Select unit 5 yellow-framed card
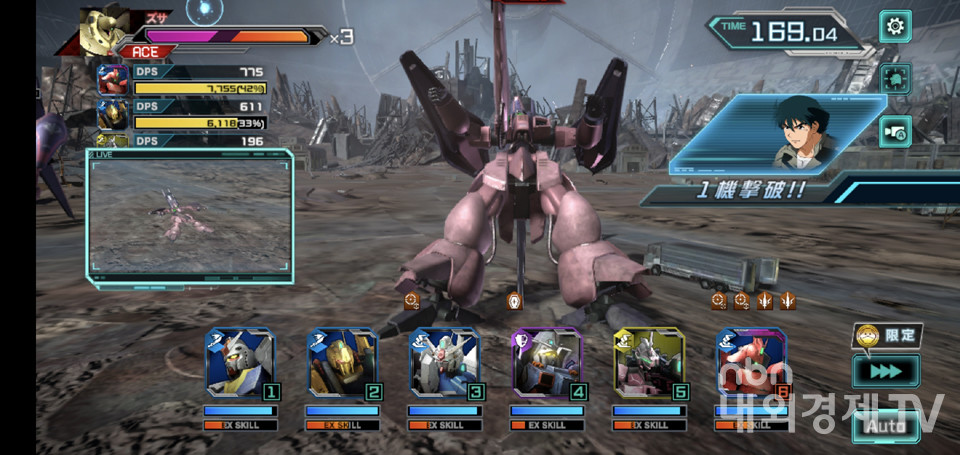Image resolution: width=960 pixels, height=455 pixels. tap(649, 363)
